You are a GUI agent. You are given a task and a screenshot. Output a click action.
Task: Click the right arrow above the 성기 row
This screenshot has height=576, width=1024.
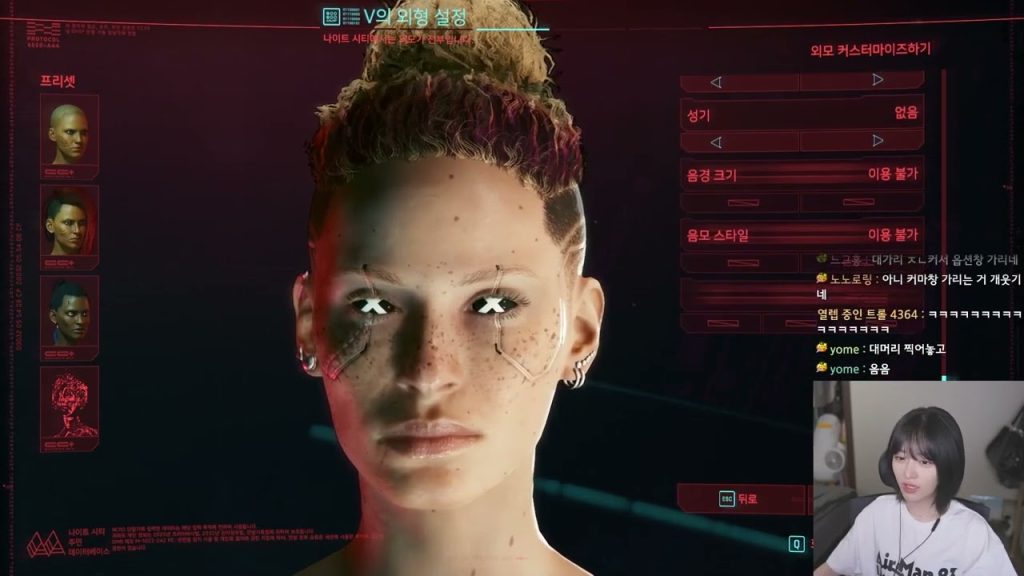[877, 80]
